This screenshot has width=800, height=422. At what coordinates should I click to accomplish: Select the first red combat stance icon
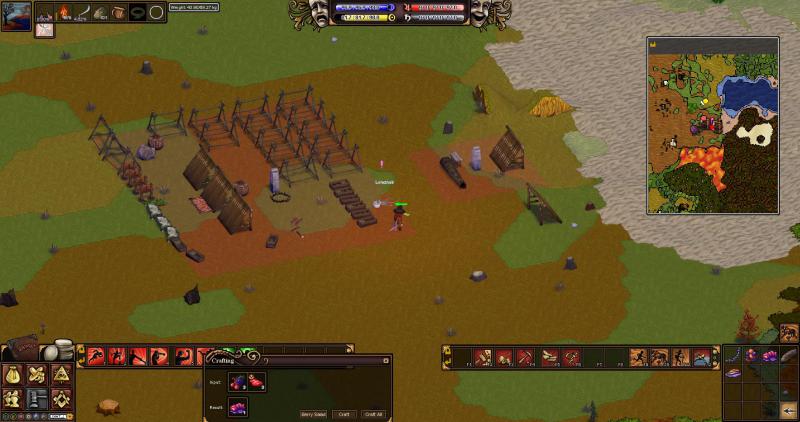pyautogui.click(x=96, y=356)
